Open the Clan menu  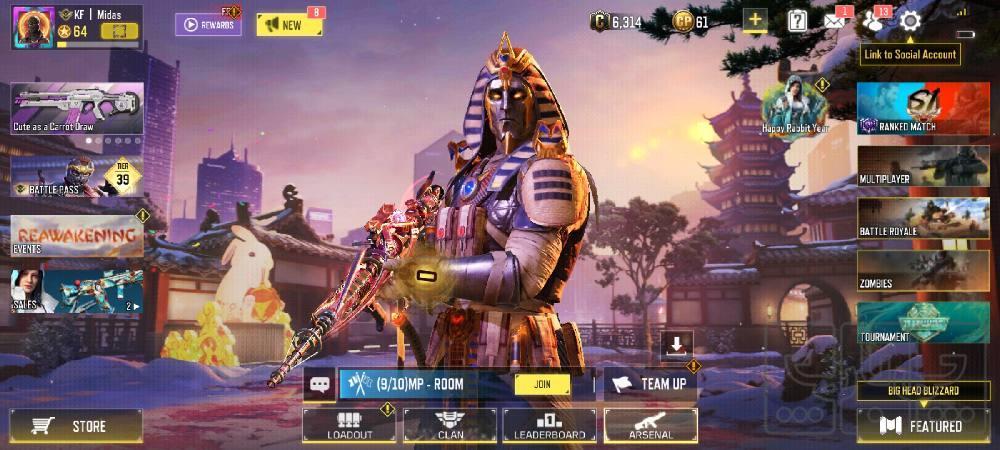click(x=449, y=425)
